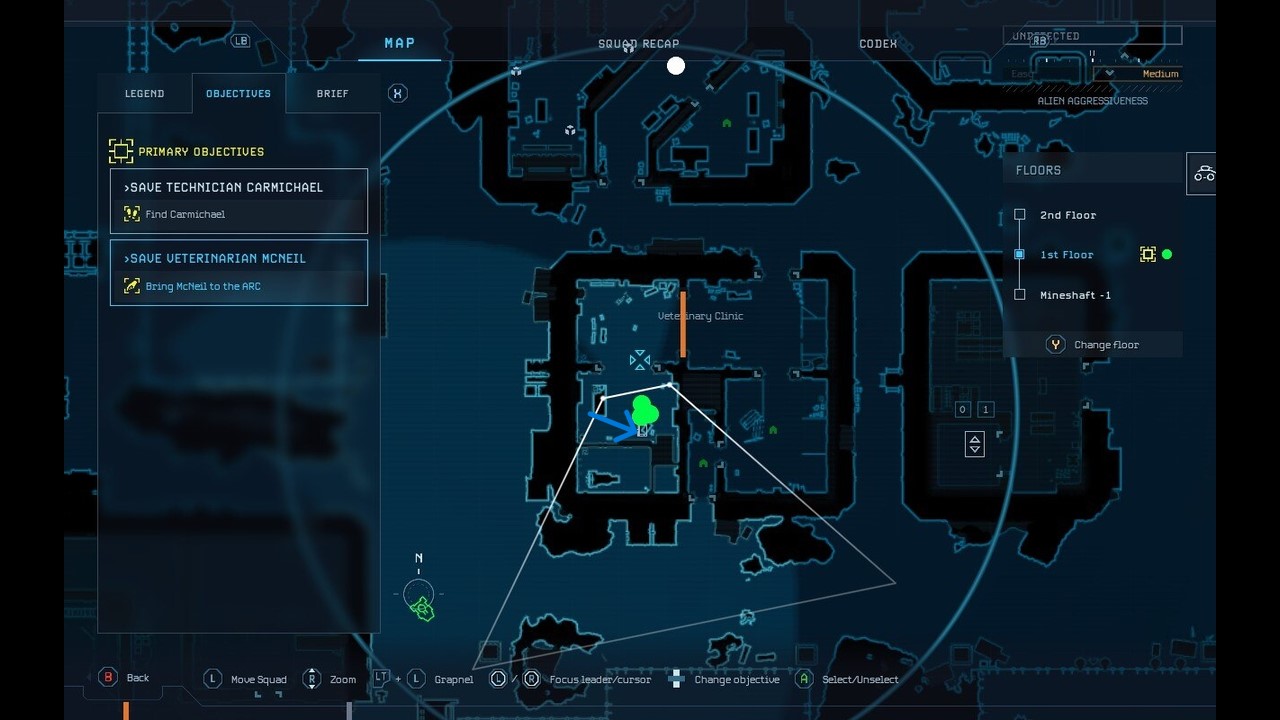Click the LB bumper icon at top left
The width and height of the screenshot is (1280, 720).
240,41
